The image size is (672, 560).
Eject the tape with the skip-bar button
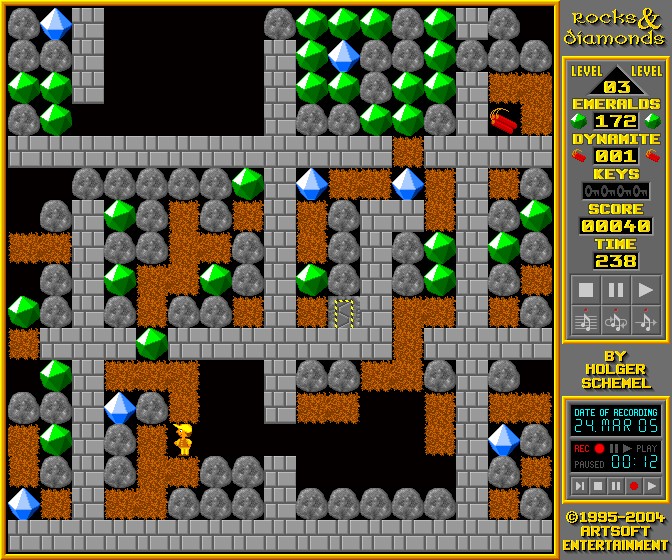[579, 486]
